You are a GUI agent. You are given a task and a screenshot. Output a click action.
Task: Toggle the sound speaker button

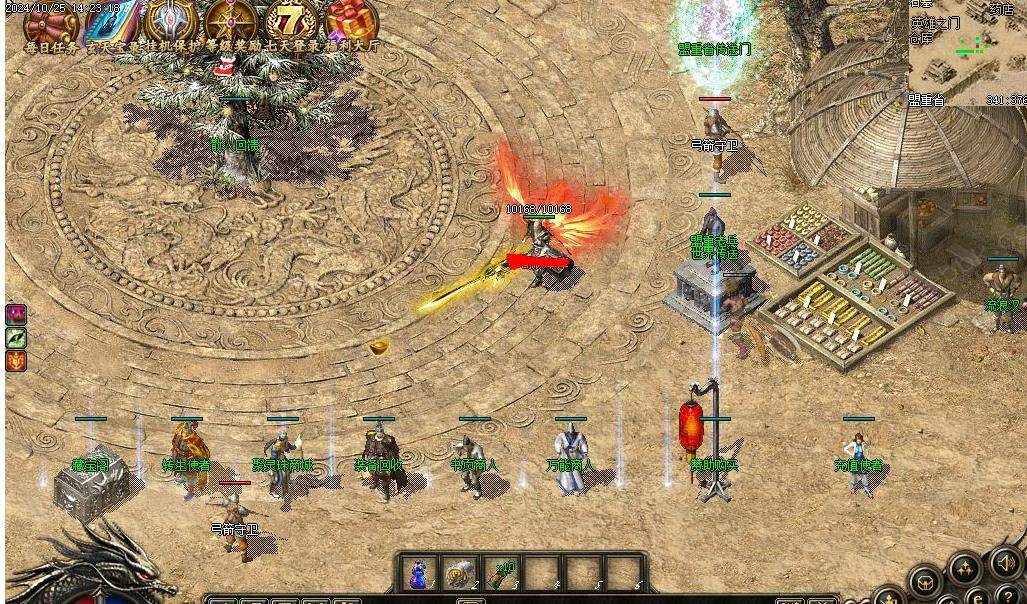coord(1006,564)
